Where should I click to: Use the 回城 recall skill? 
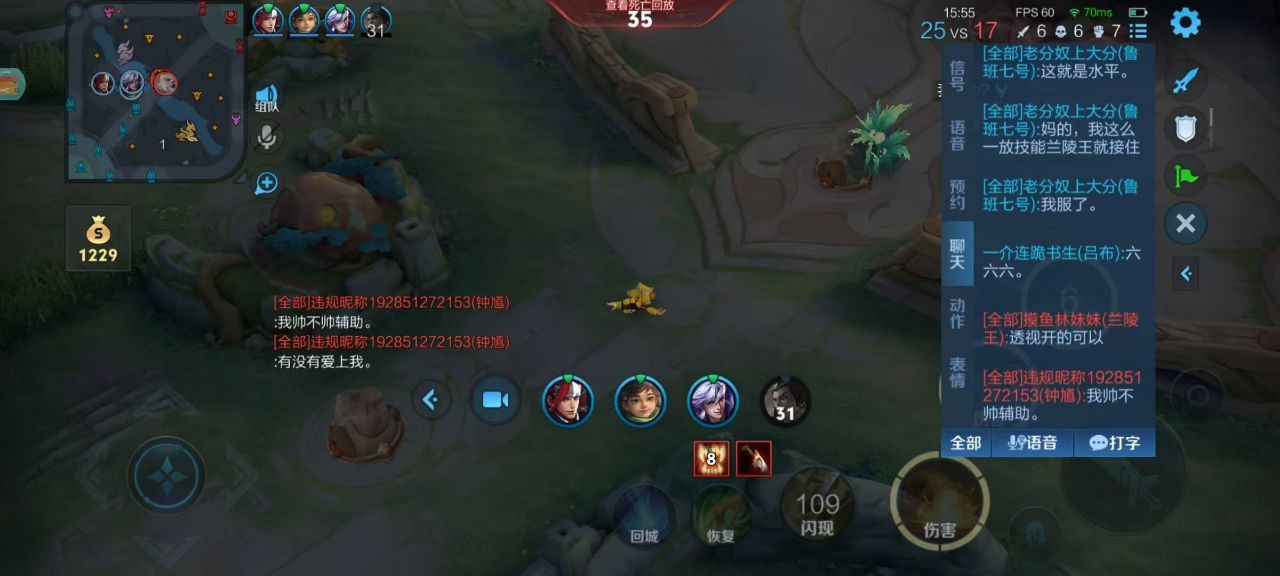(644, 515)
